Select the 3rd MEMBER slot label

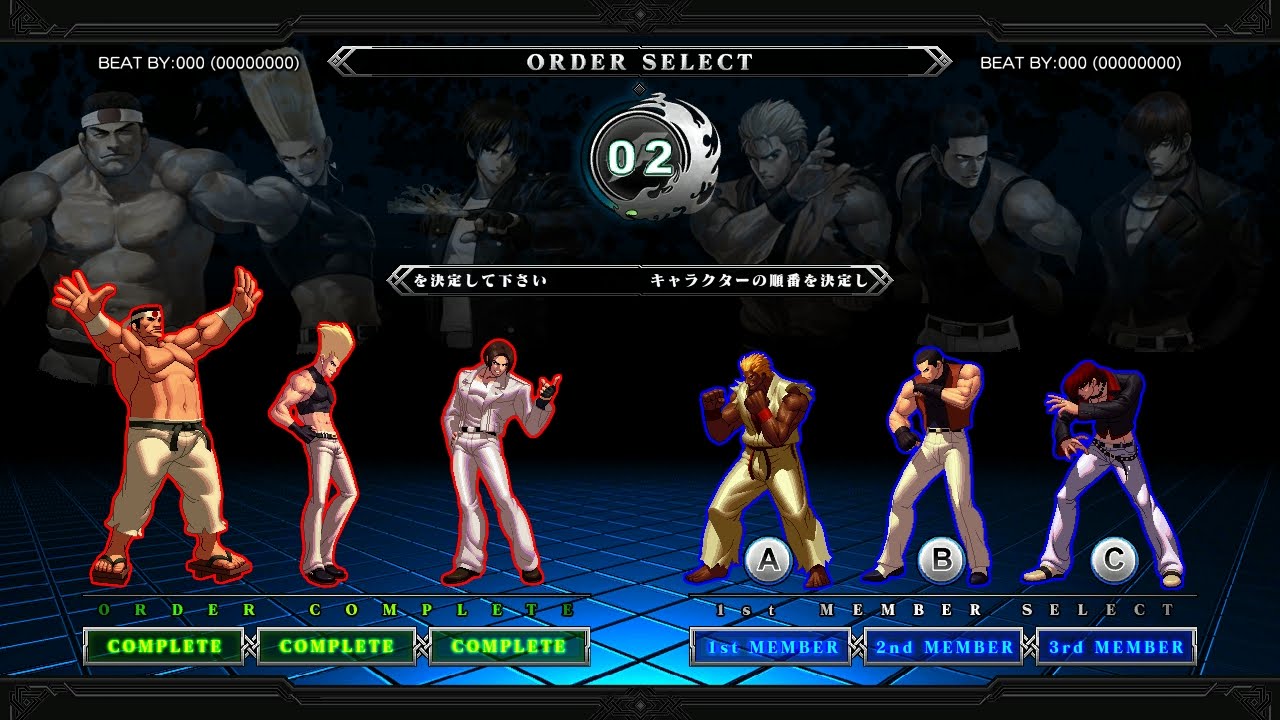(1115, 646)
